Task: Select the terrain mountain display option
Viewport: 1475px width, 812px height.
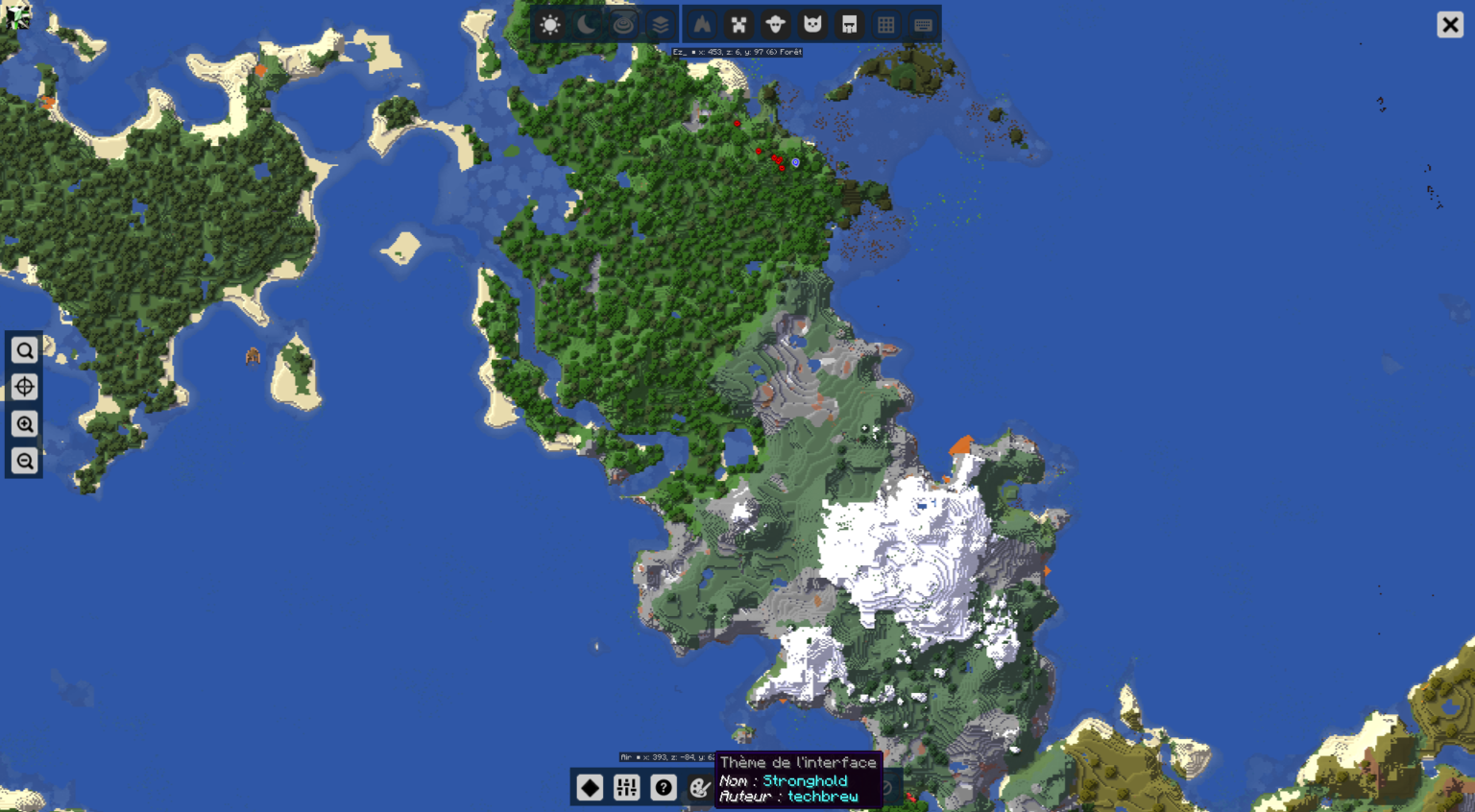Action: 702,24
